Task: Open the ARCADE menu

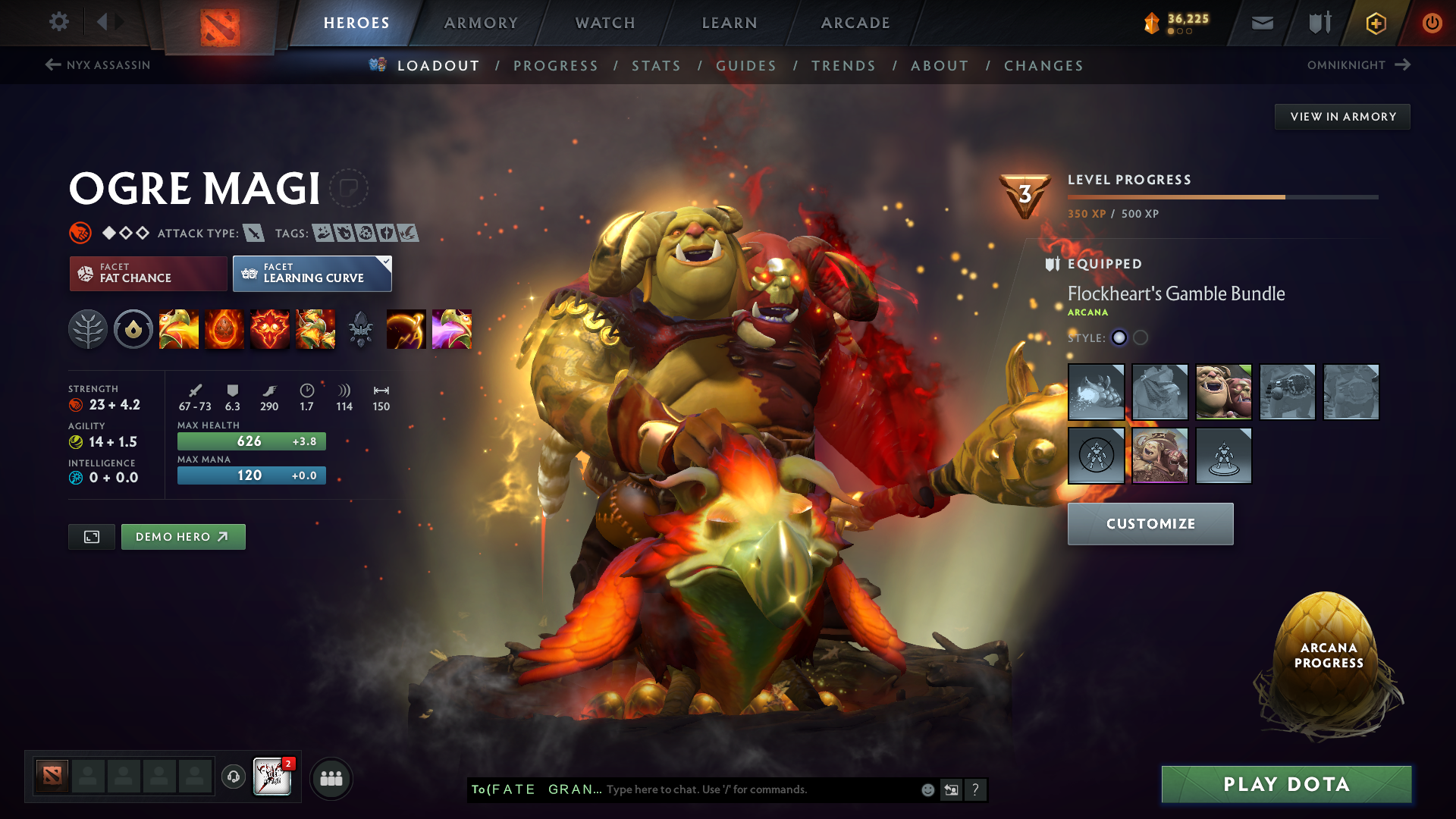Action: (855, 23)
